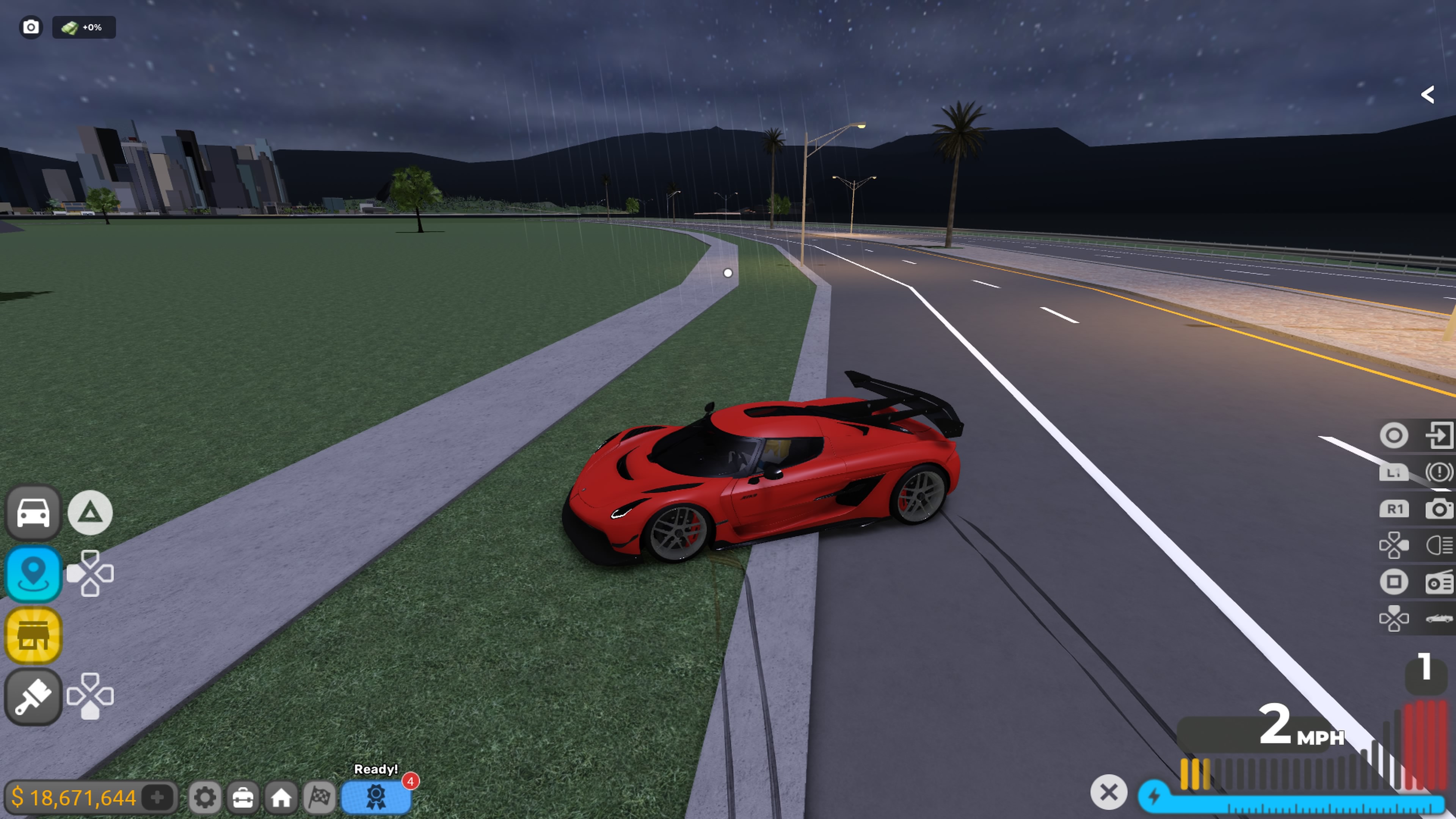Open the briefcase menu
The height and width of the screenshot is (819, 1456).
[243, 797]
